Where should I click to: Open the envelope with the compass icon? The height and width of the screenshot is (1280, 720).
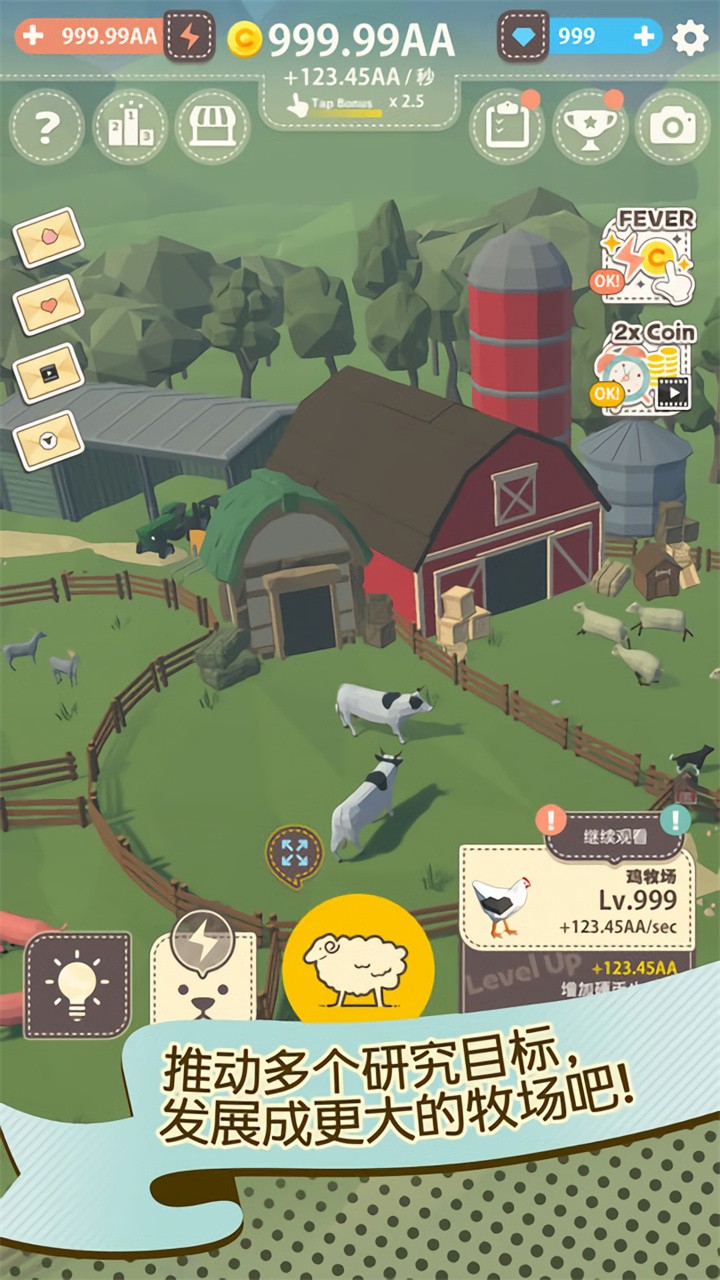coord(48,439)
